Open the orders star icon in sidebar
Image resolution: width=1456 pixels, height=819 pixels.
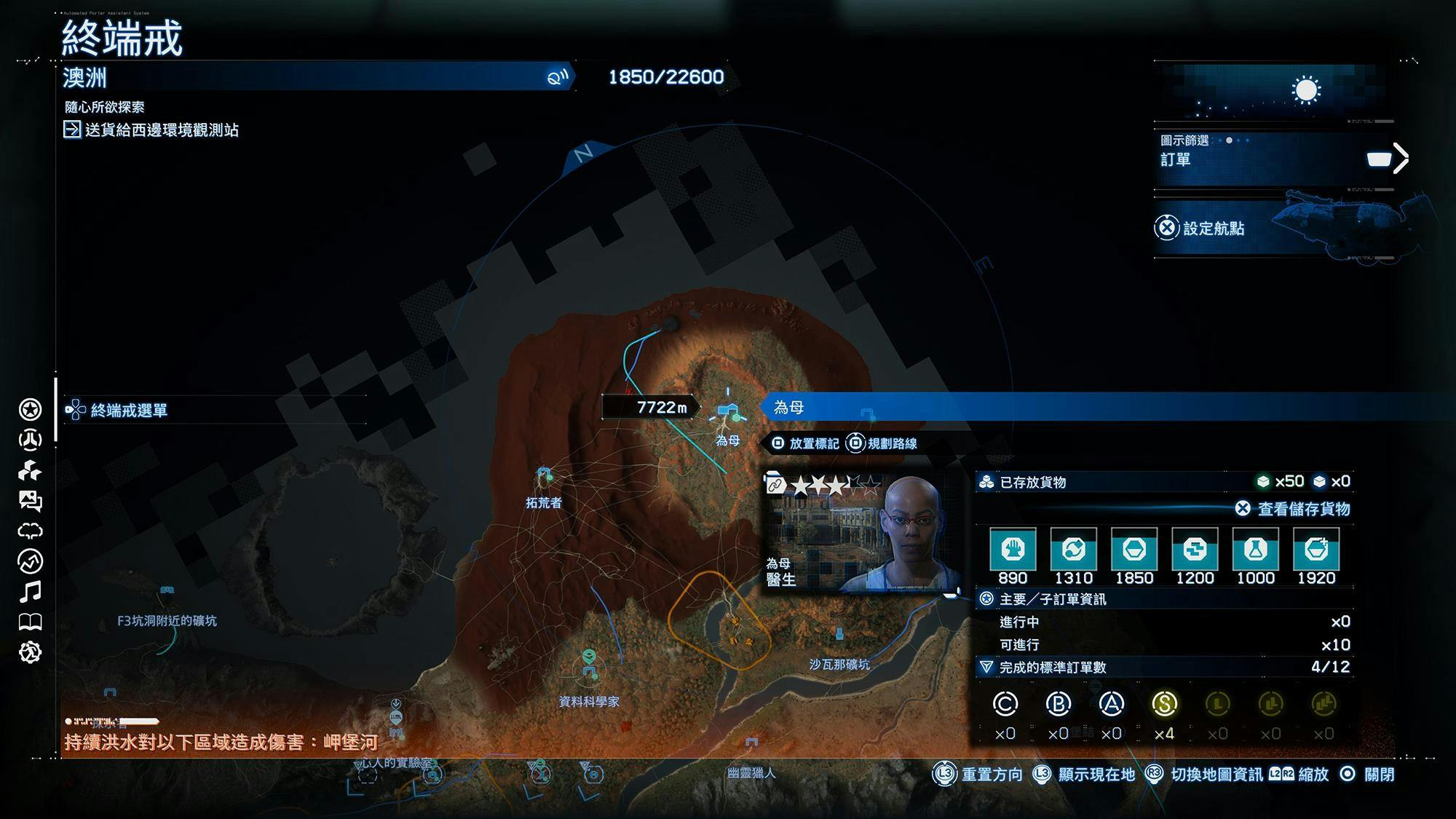(x=30, y=410)
